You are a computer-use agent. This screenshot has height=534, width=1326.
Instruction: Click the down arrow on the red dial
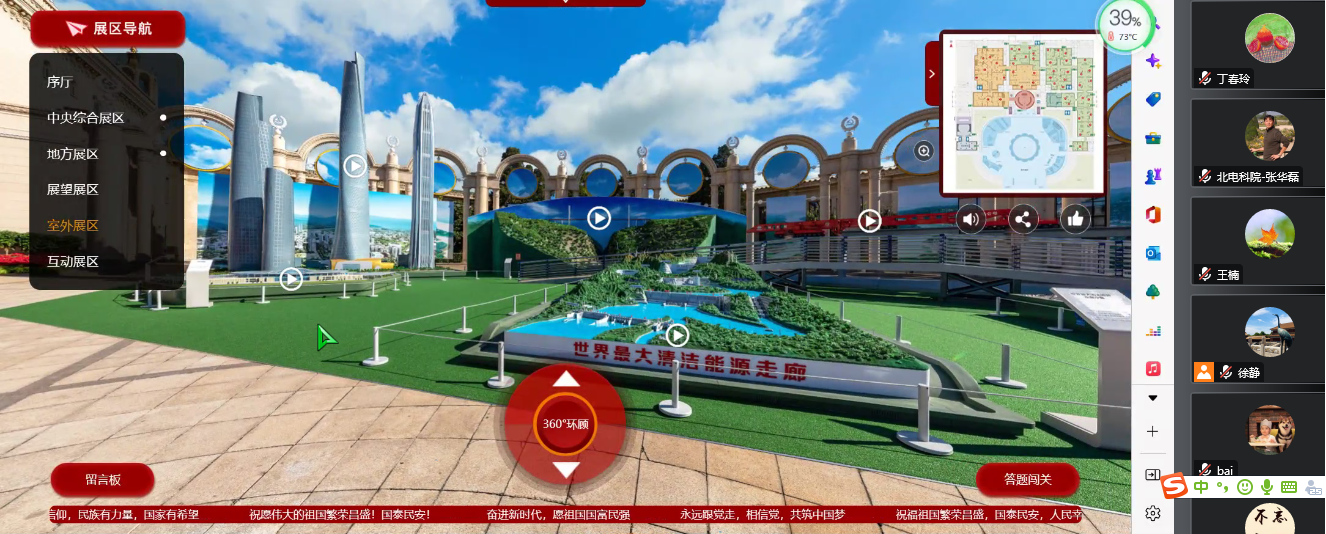pos(566,469)
